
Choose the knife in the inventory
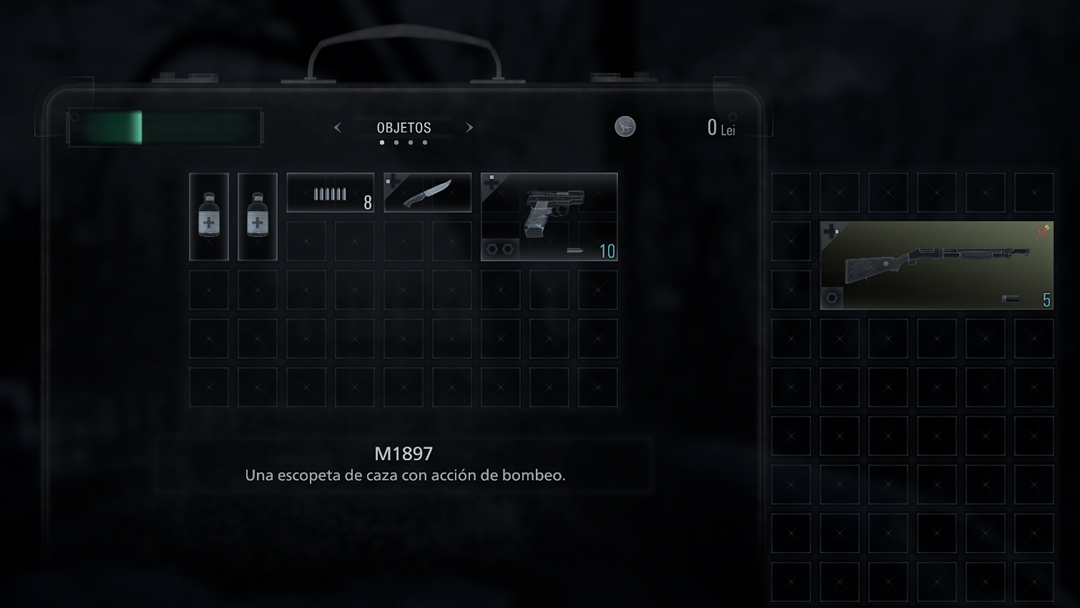(427, 193)
